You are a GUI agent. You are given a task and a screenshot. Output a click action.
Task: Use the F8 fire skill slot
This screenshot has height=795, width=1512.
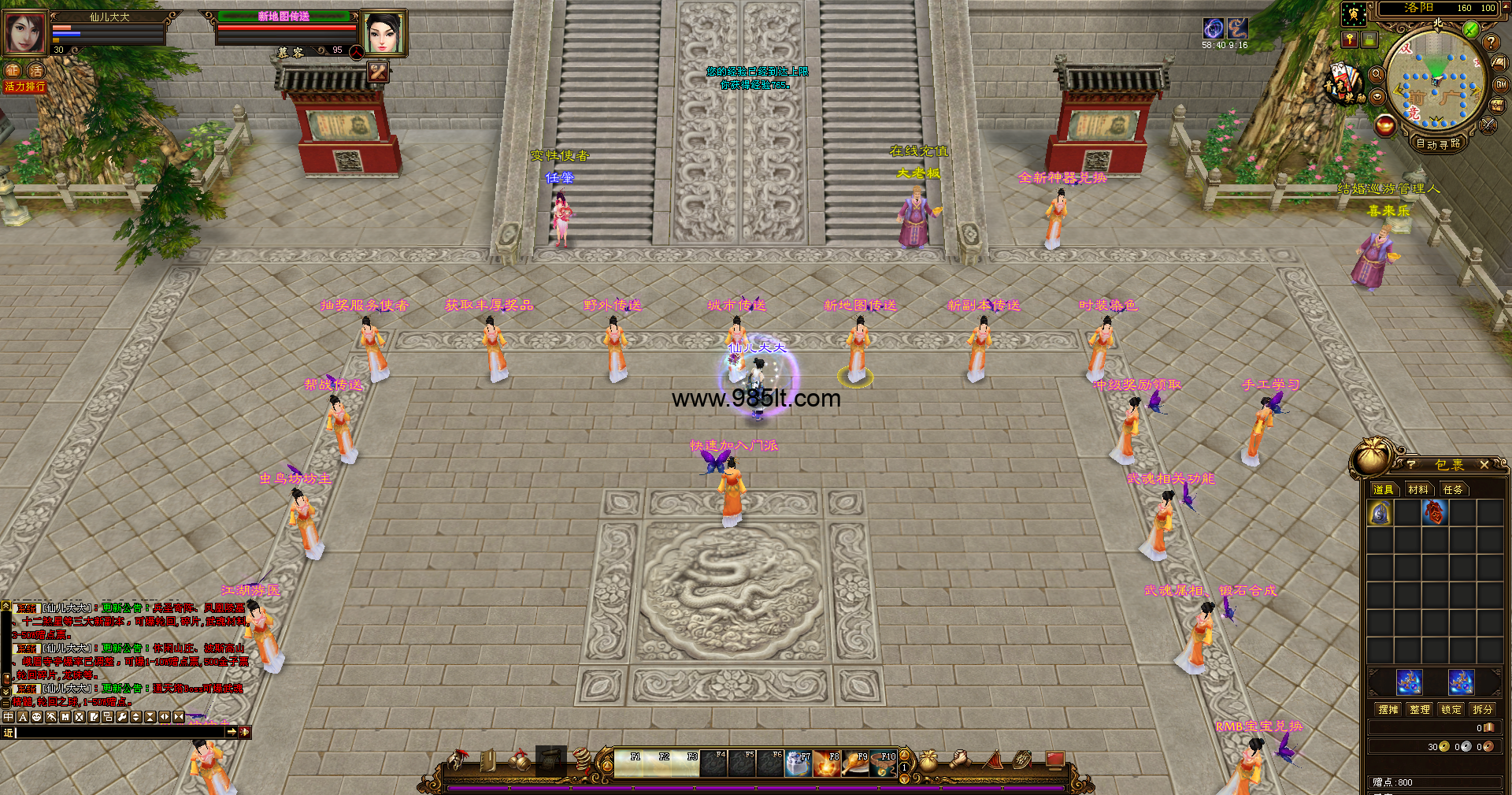(826, 763)
